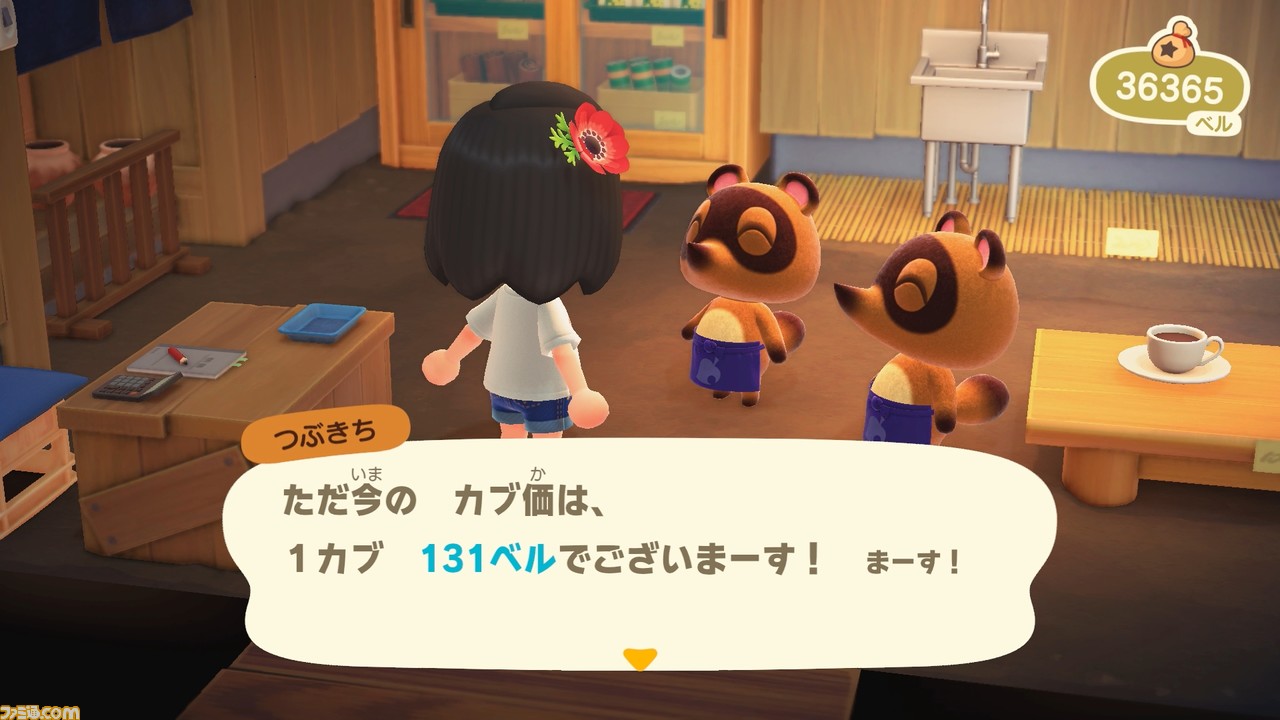This screenshot has height=720, width=1280.
Task: Select the coffee cup on the low table
Action: pos(1176,347)
